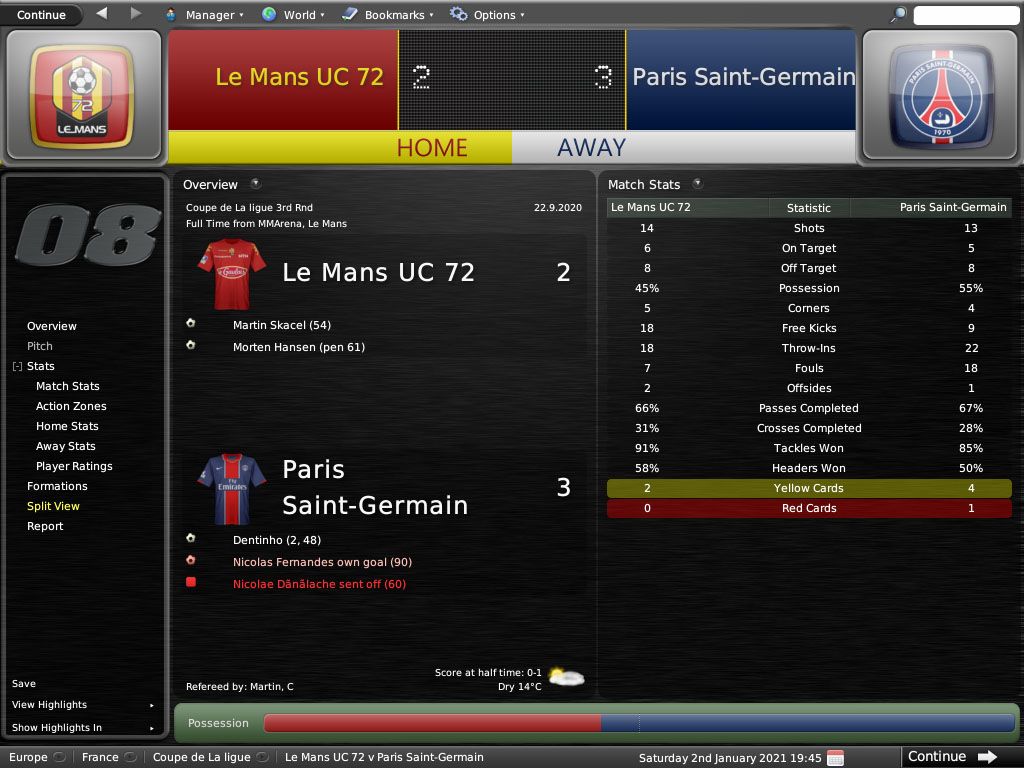Image resolution: width=1024 pixels, height=768 pixels.
Task: Click the Continue button at top left
Action: click(41, 15)
